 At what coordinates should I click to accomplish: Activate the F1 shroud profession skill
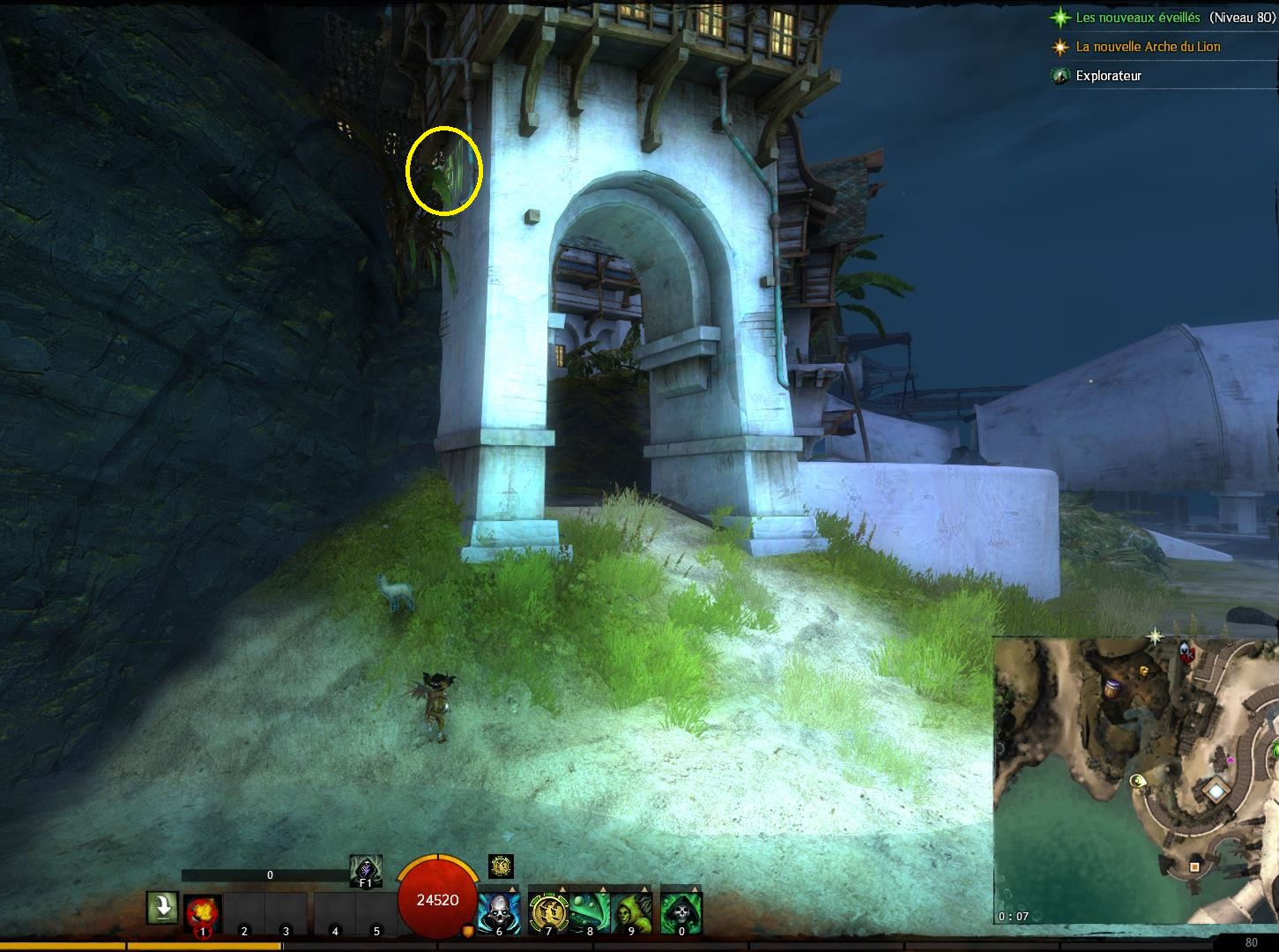point(365,872)
